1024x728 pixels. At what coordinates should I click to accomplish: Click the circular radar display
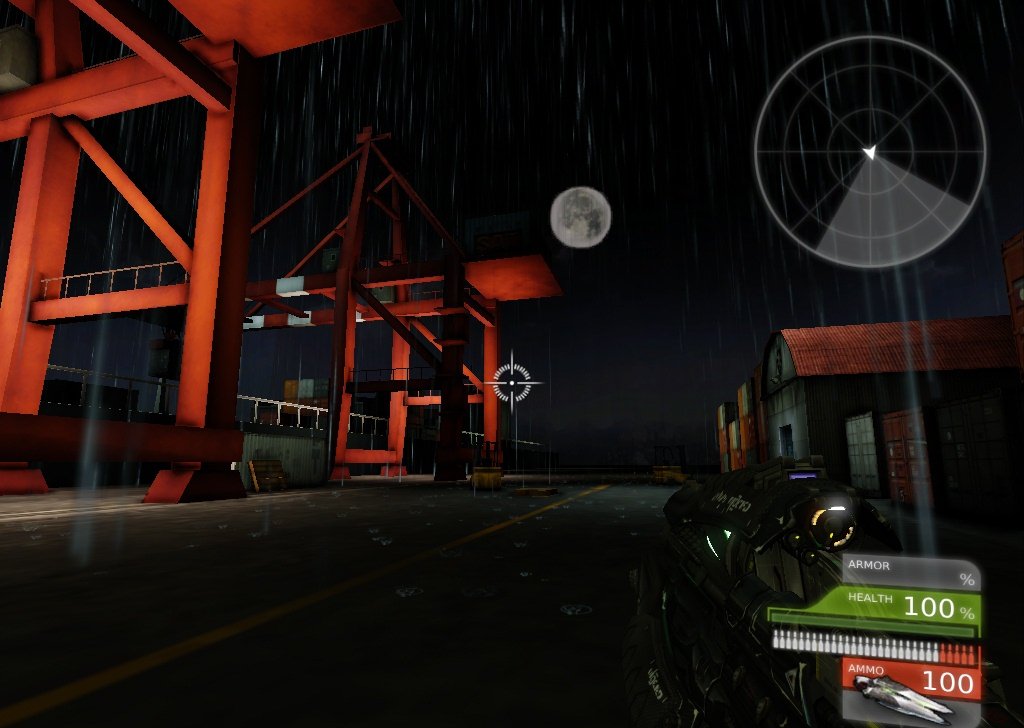pos(869,152)
